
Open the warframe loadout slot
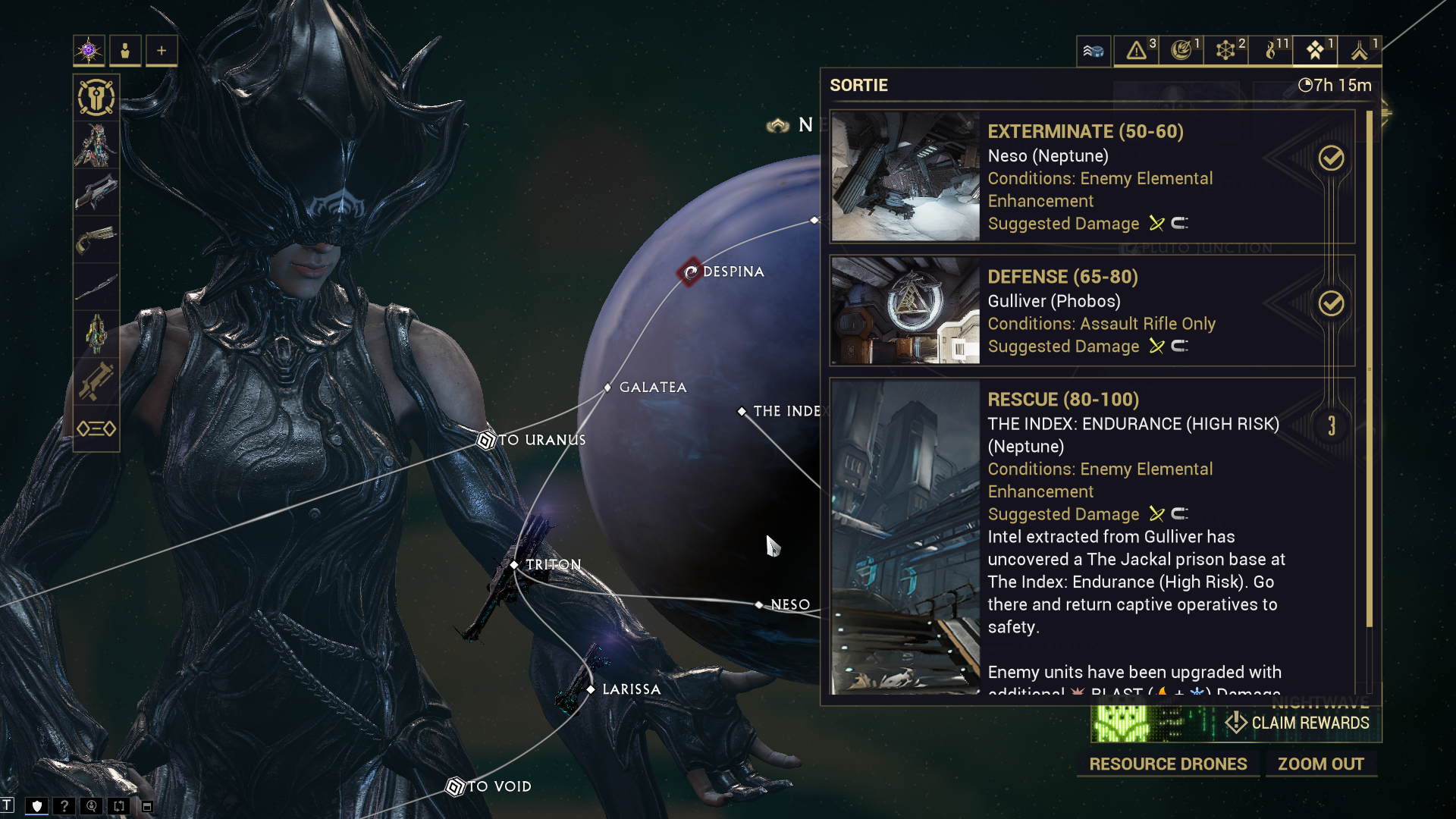[96, 145]
